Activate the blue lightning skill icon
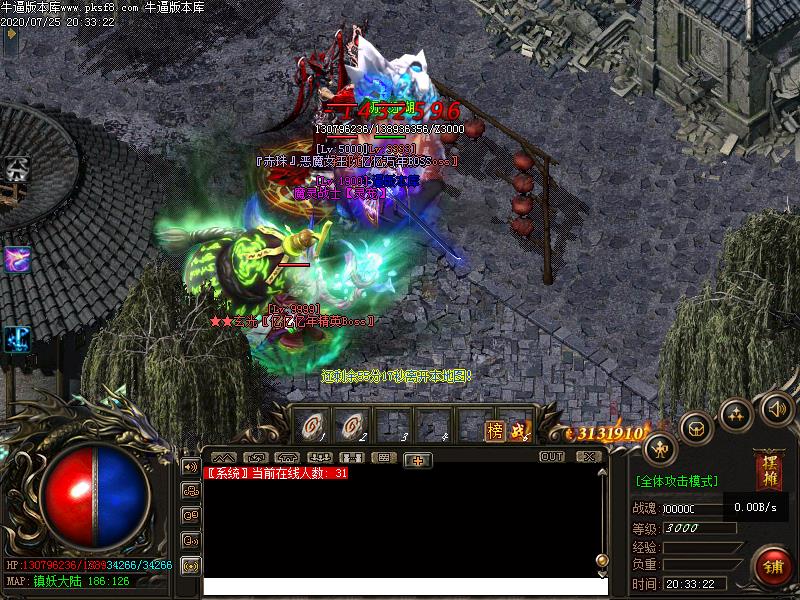 17,338
